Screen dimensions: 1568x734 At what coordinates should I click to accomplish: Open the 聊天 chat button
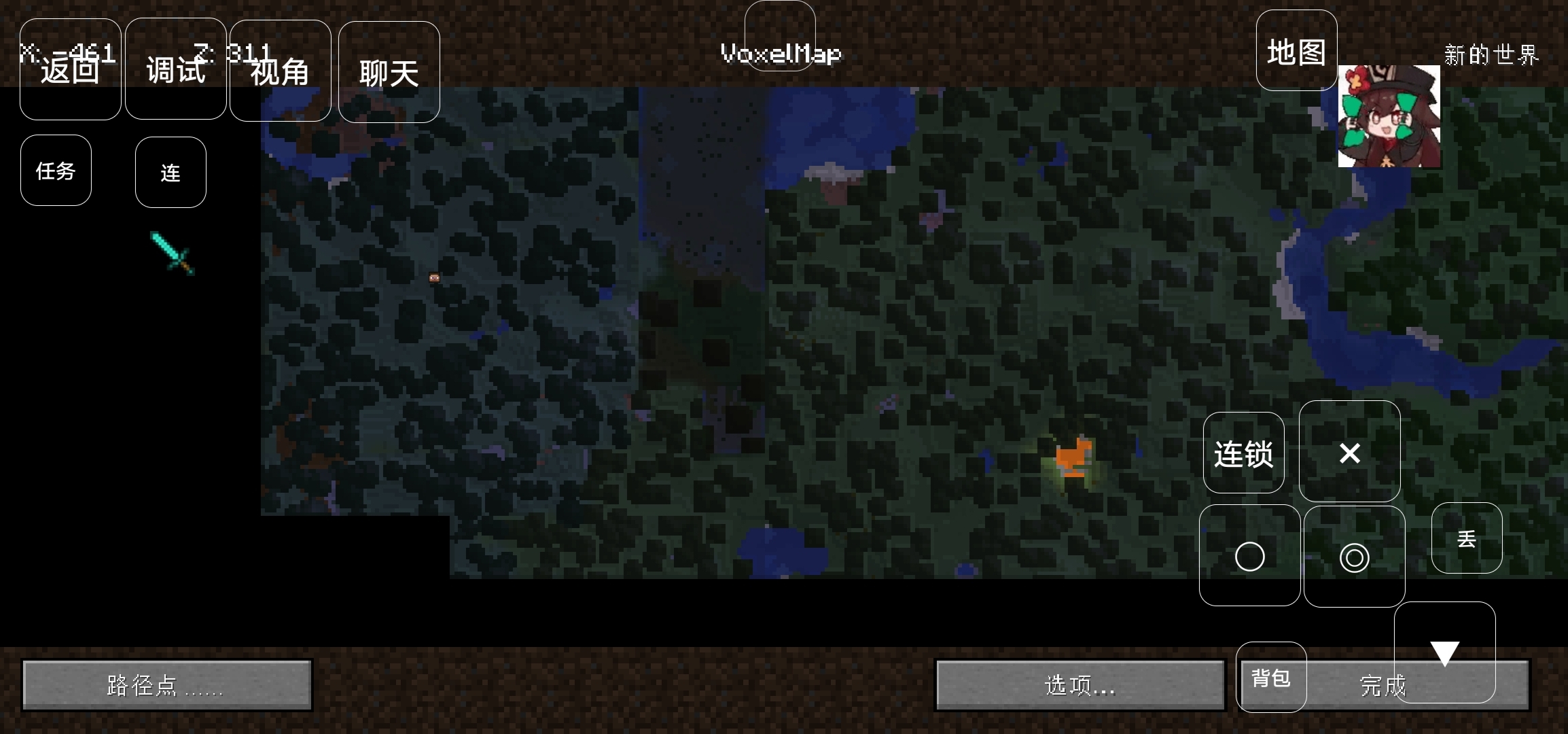tap(389, 72)
